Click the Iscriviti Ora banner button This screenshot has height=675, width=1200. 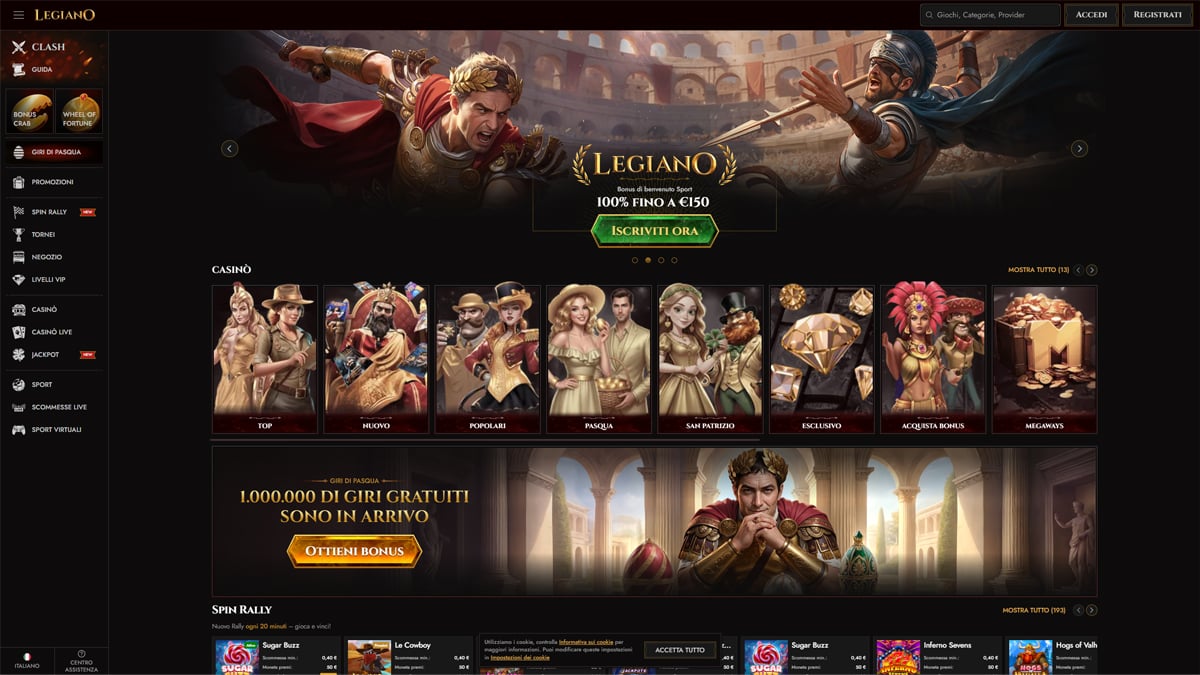(x=654, y=231)
